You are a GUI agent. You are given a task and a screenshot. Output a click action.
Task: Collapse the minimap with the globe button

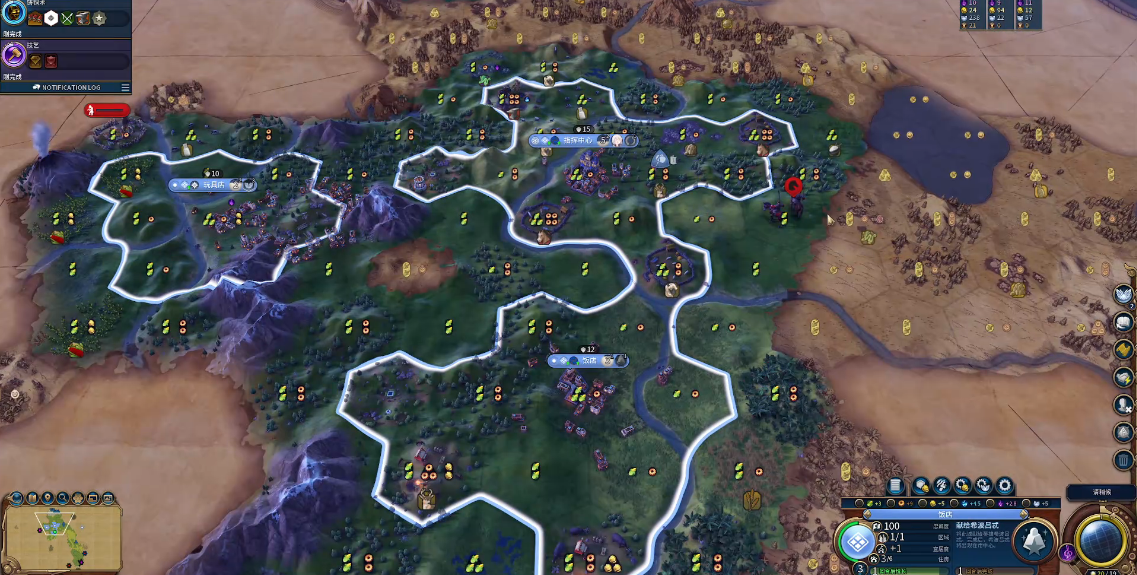click(14, 497)
